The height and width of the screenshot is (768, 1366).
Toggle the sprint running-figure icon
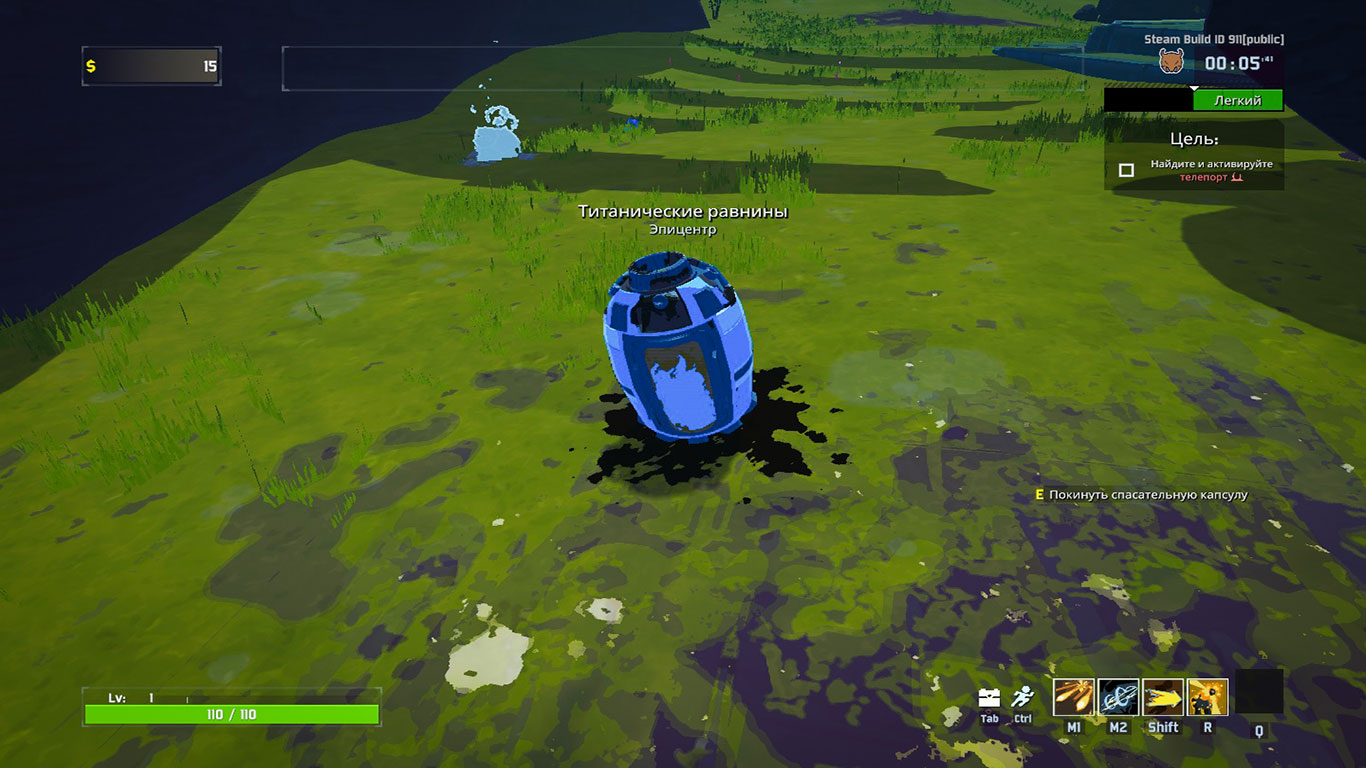pos(1022,698)
